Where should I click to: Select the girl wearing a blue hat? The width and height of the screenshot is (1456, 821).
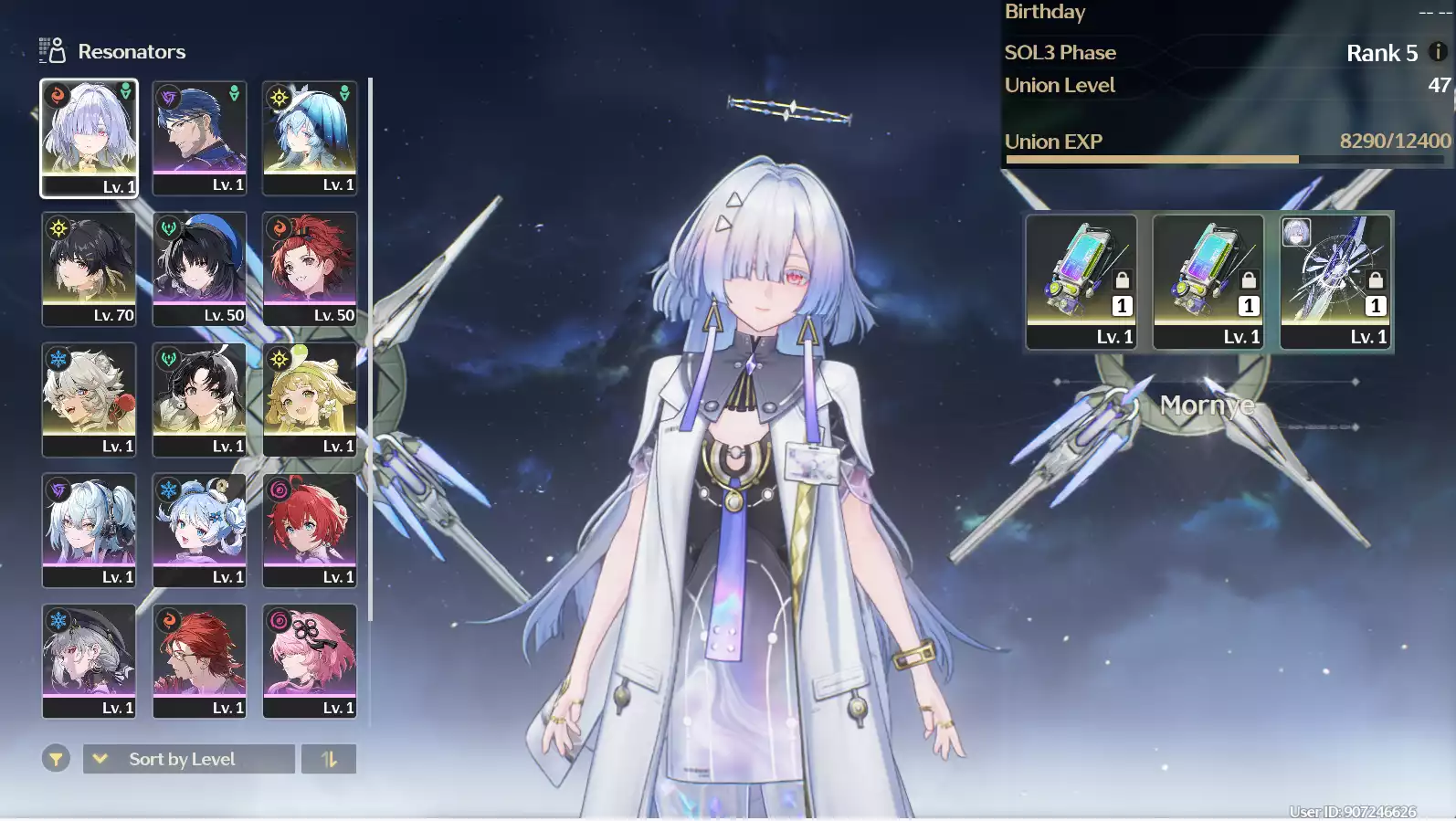point(310,137)
